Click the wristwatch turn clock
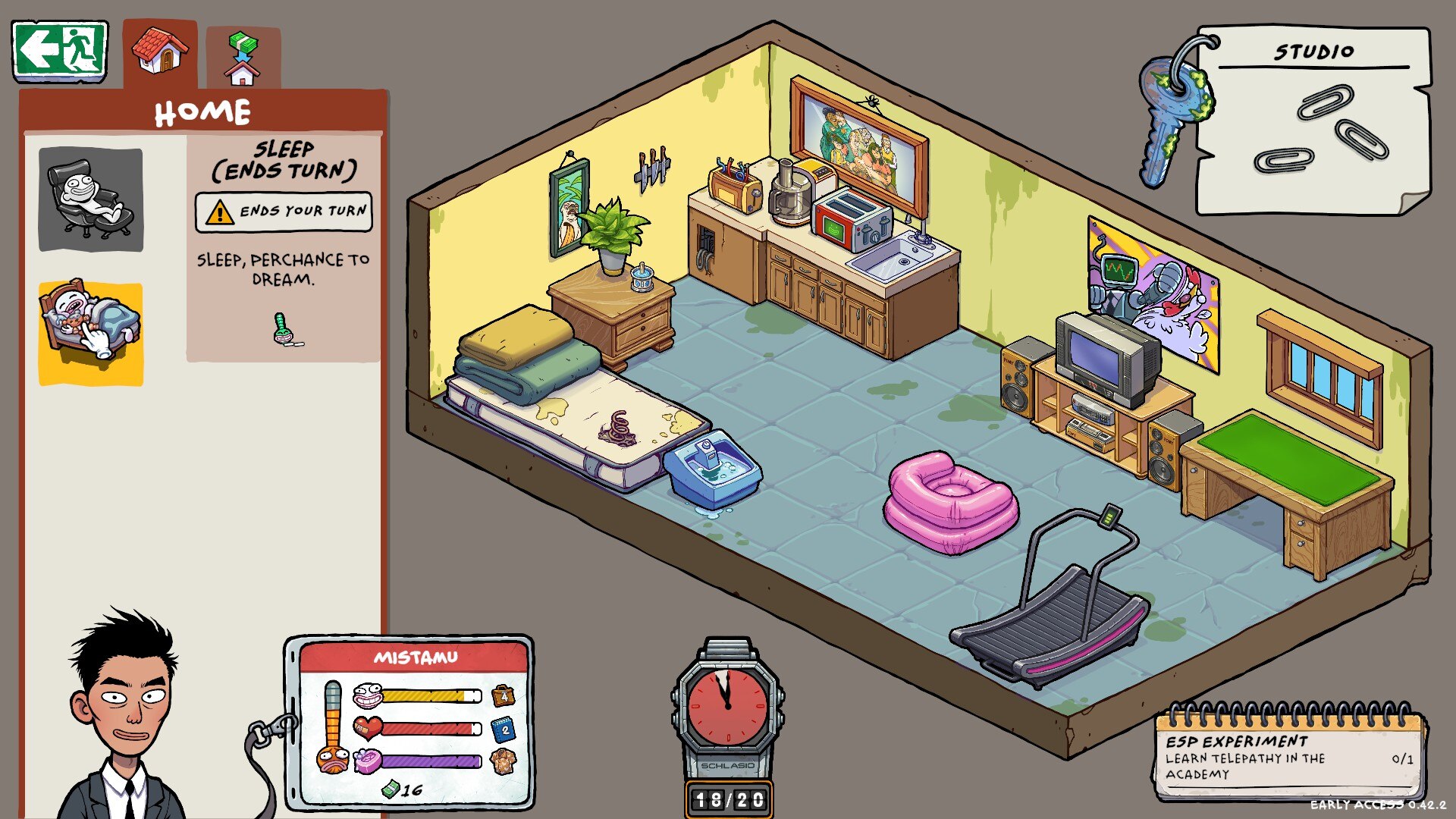The height and width of the screenshot is (819, 1456). coord(727,701)
